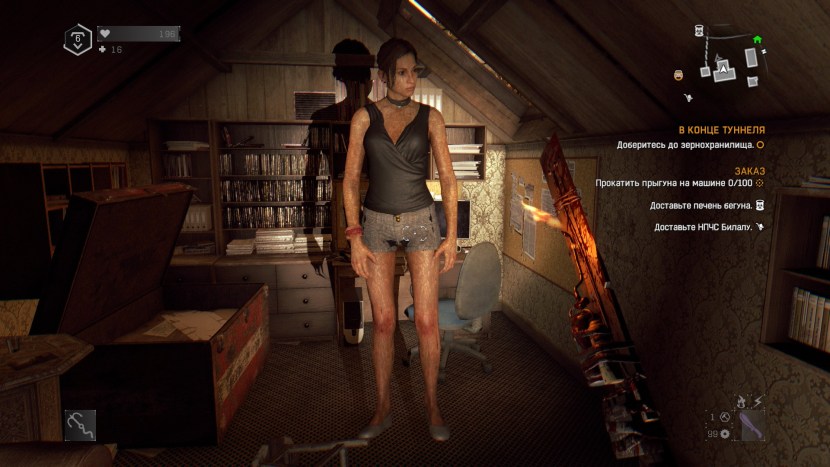Click the flame weapon upgrade icon
The width and height of the screenshot is (830, 467).
coord(741,402)
